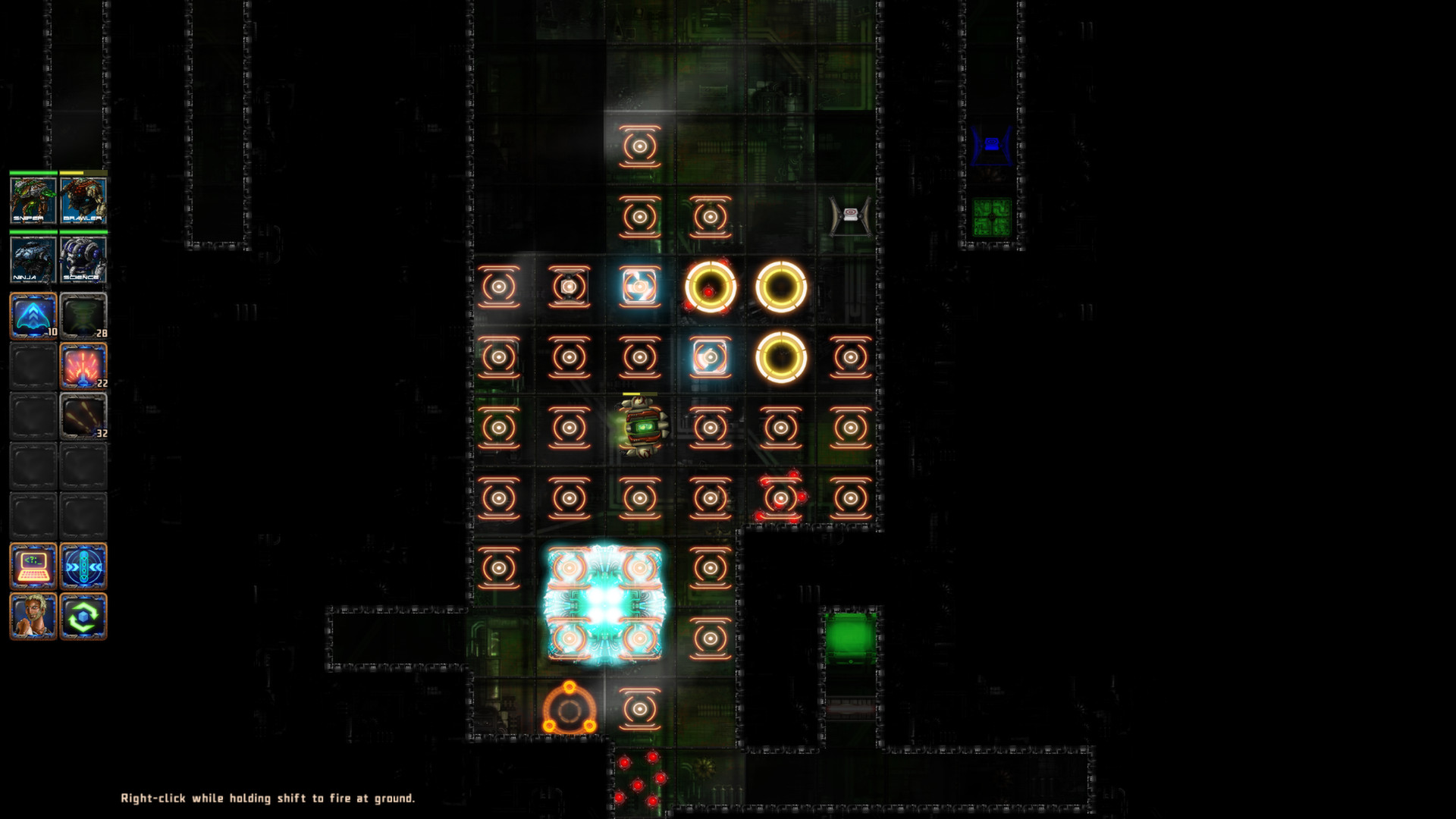Viewport: 1456px width, 819px height.
Task: Select the Sniper exo portrait
Action: (x=32, y=201)
